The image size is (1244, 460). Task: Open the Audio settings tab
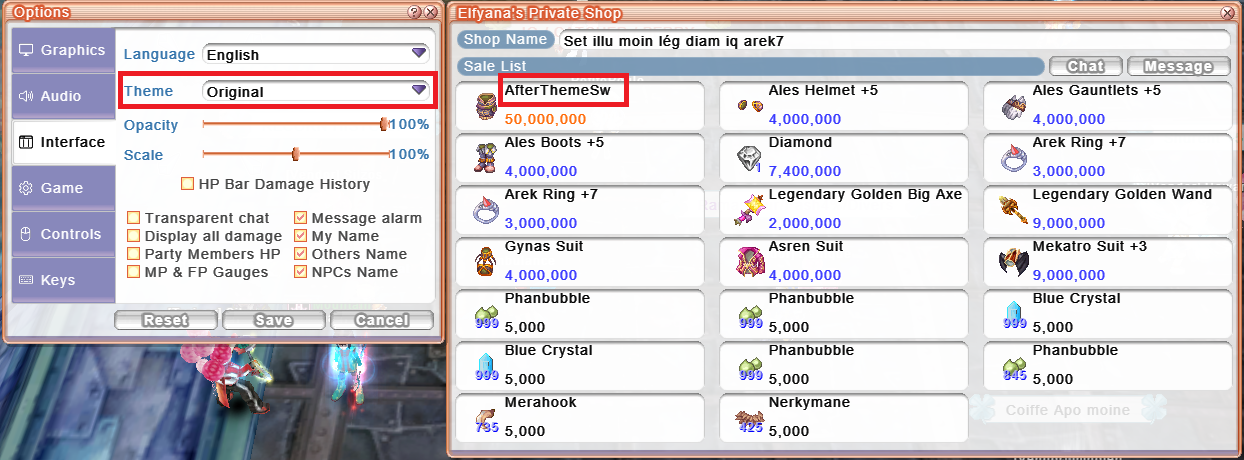coord(62,96)
